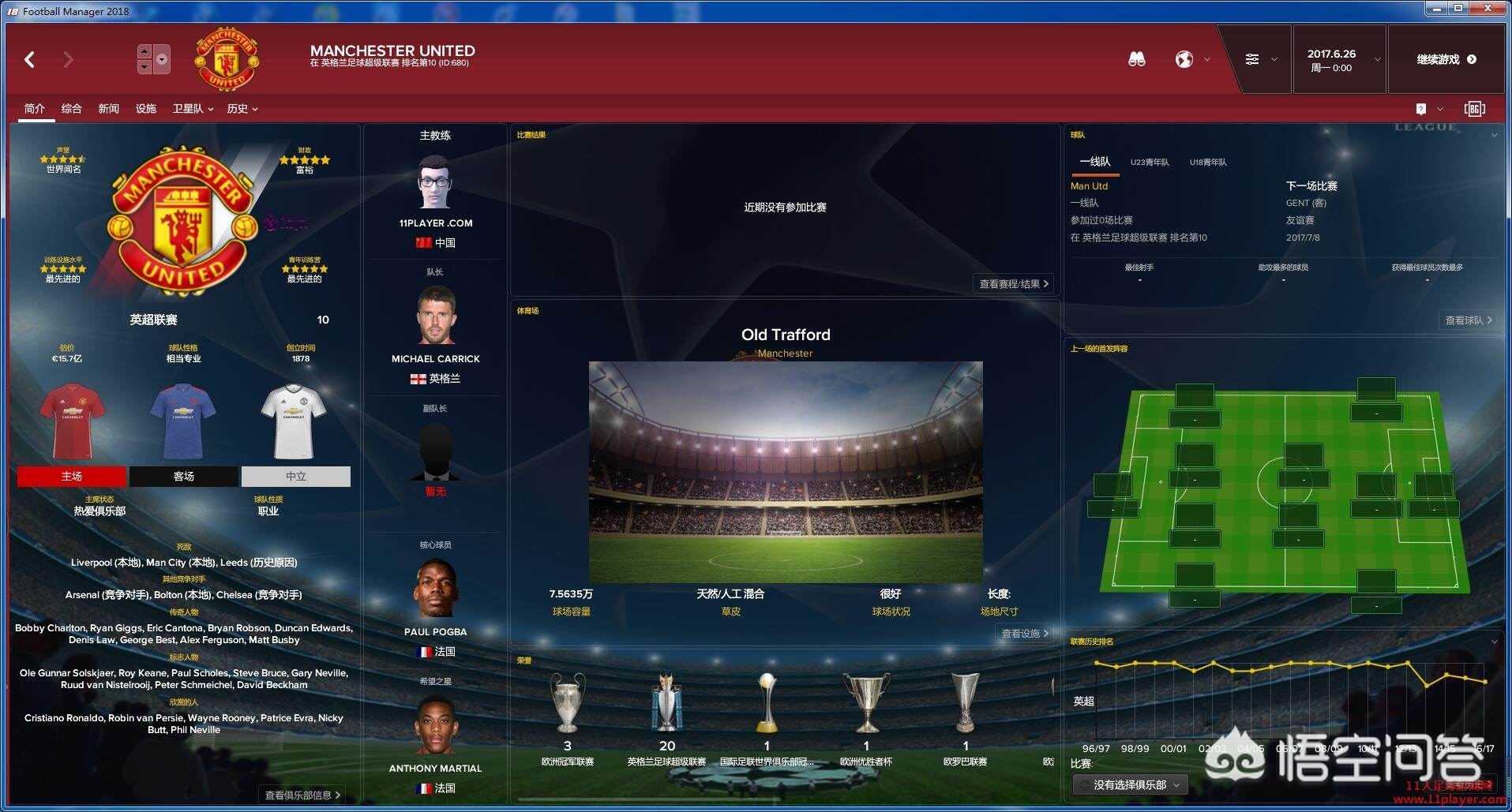This screenshot has height=812, width=1512.
Task: Select the 中立 neutral kit button
Action: coord(295,477)
